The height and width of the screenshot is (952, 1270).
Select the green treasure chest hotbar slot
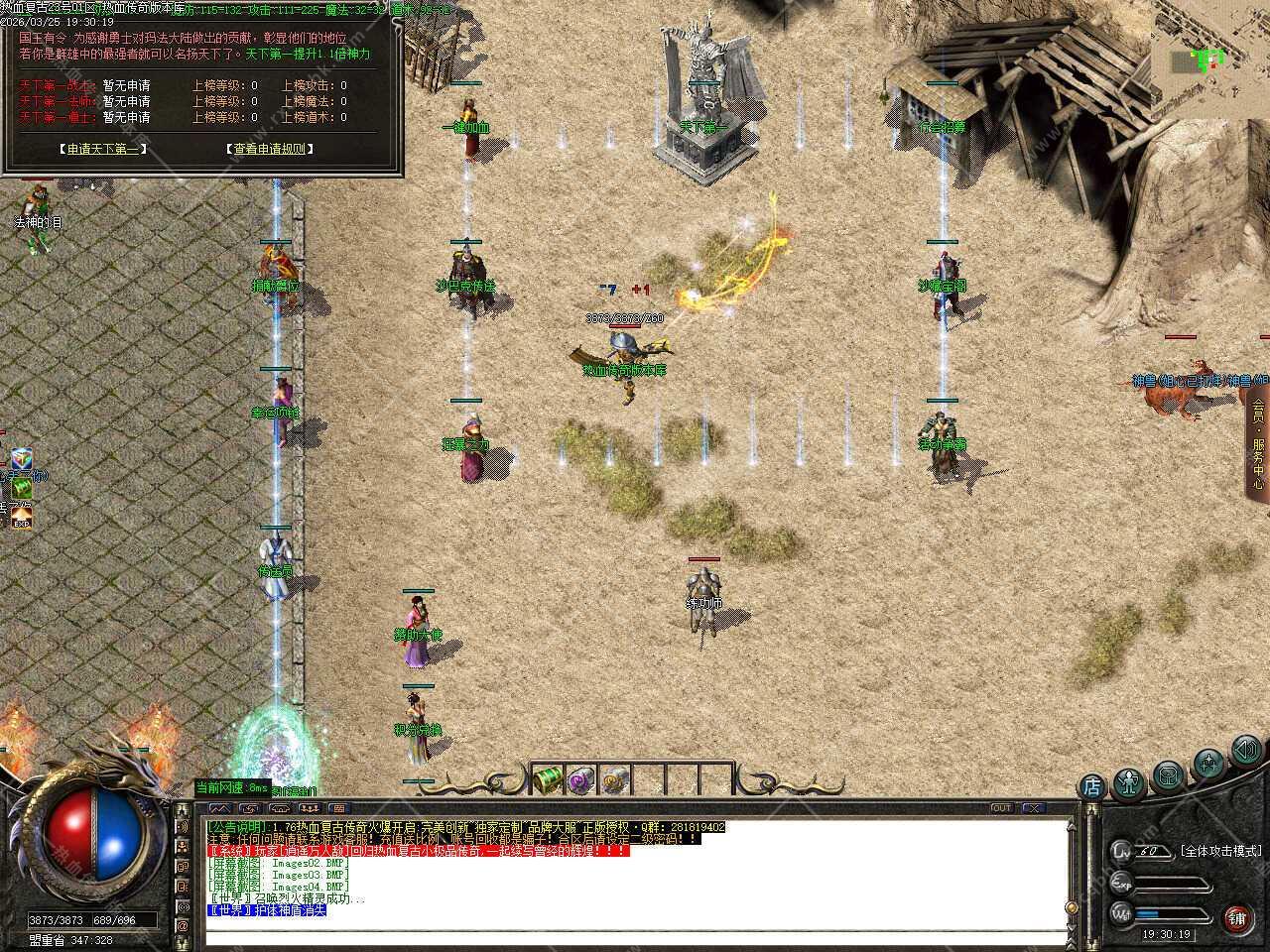(x=548, y=779)
